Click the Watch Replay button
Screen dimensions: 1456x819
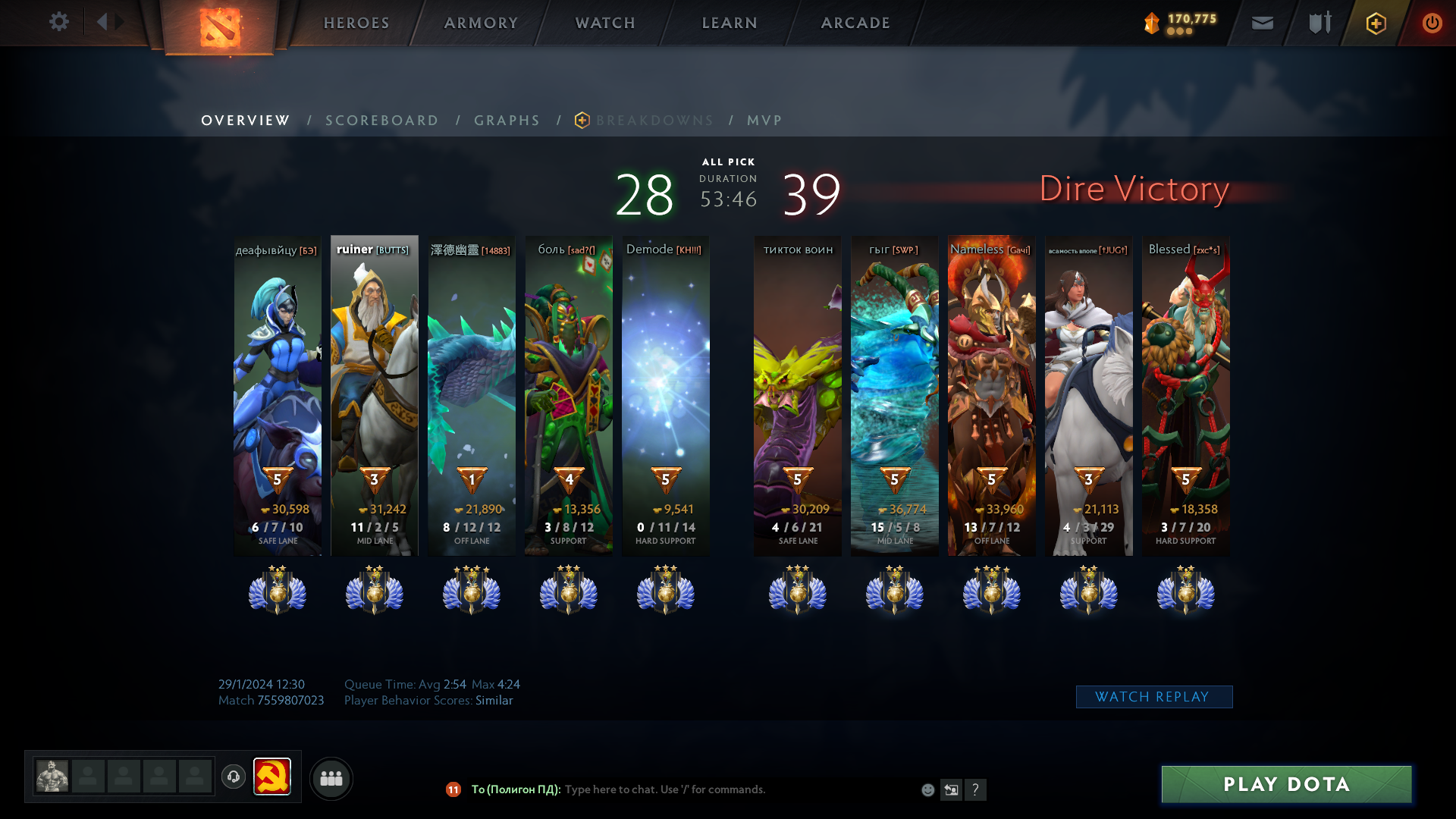(x=1153, y=697)
